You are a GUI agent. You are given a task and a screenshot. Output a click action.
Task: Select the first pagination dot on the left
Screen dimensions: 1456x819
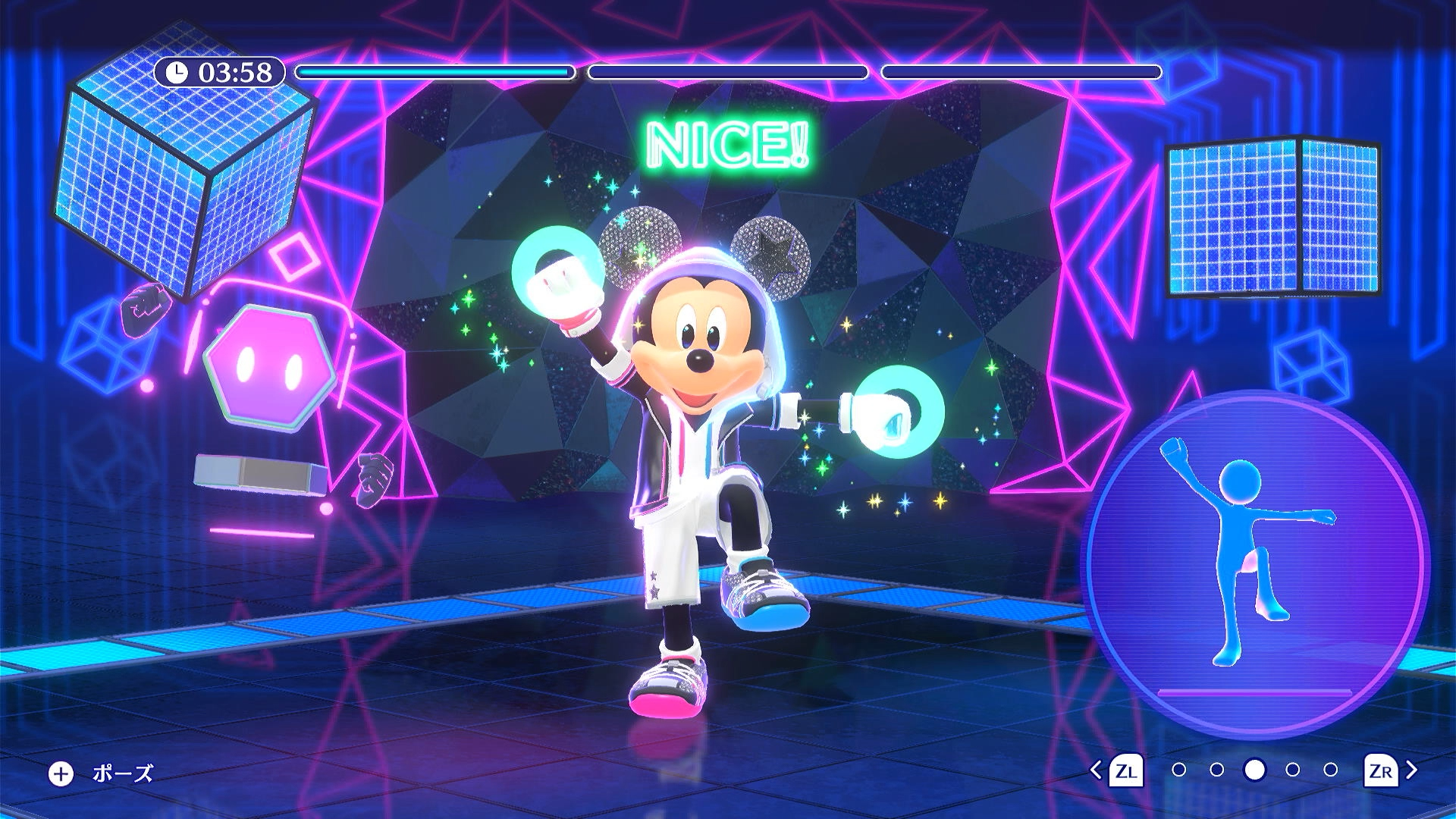click(x=1178, y=770)
